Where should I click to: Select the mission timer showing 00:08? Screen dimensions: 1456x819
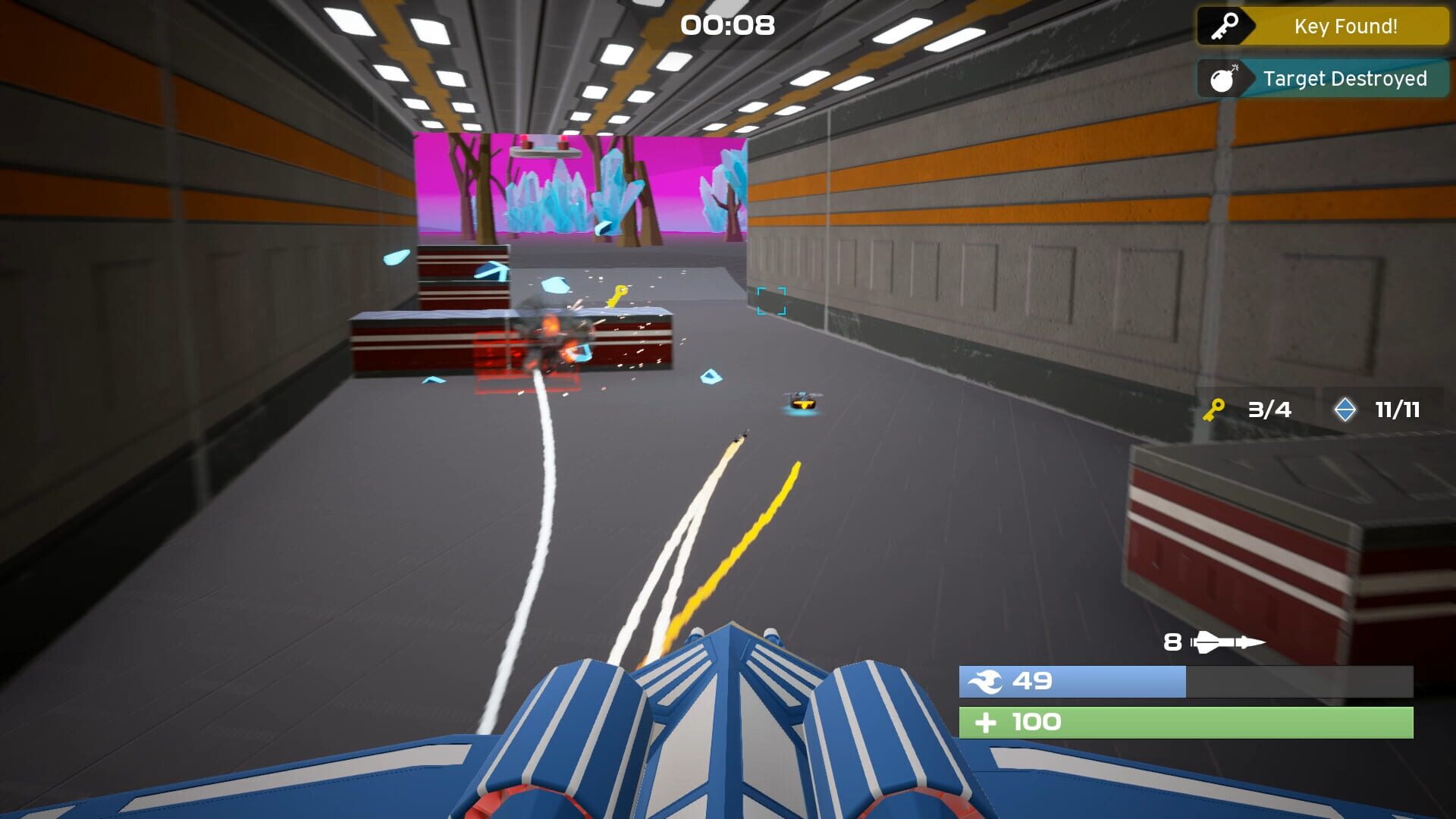click(x=726, y=25)
